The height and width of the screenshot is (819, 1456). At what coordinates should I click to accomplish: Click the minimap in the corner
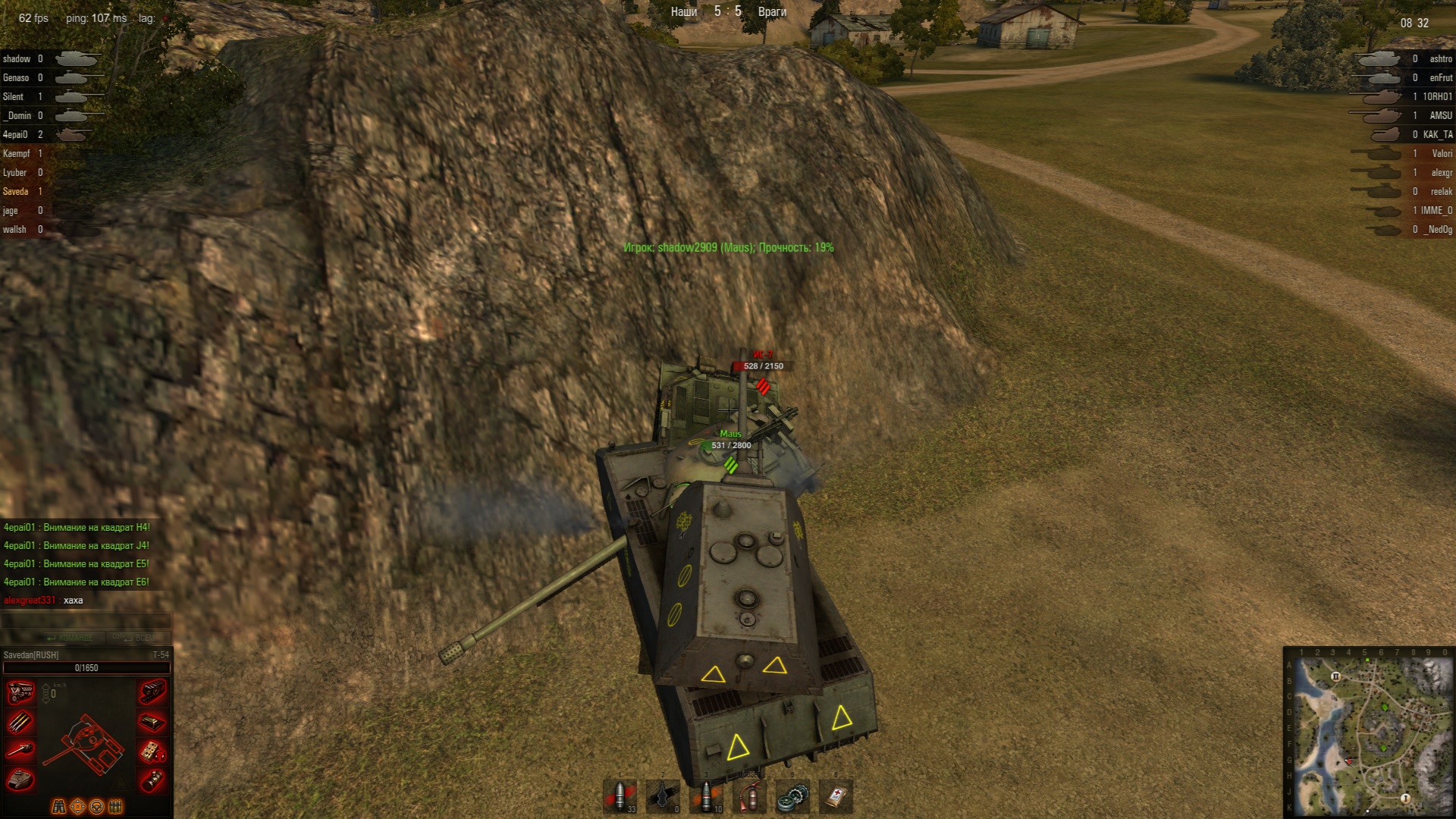pos(1369,732)
